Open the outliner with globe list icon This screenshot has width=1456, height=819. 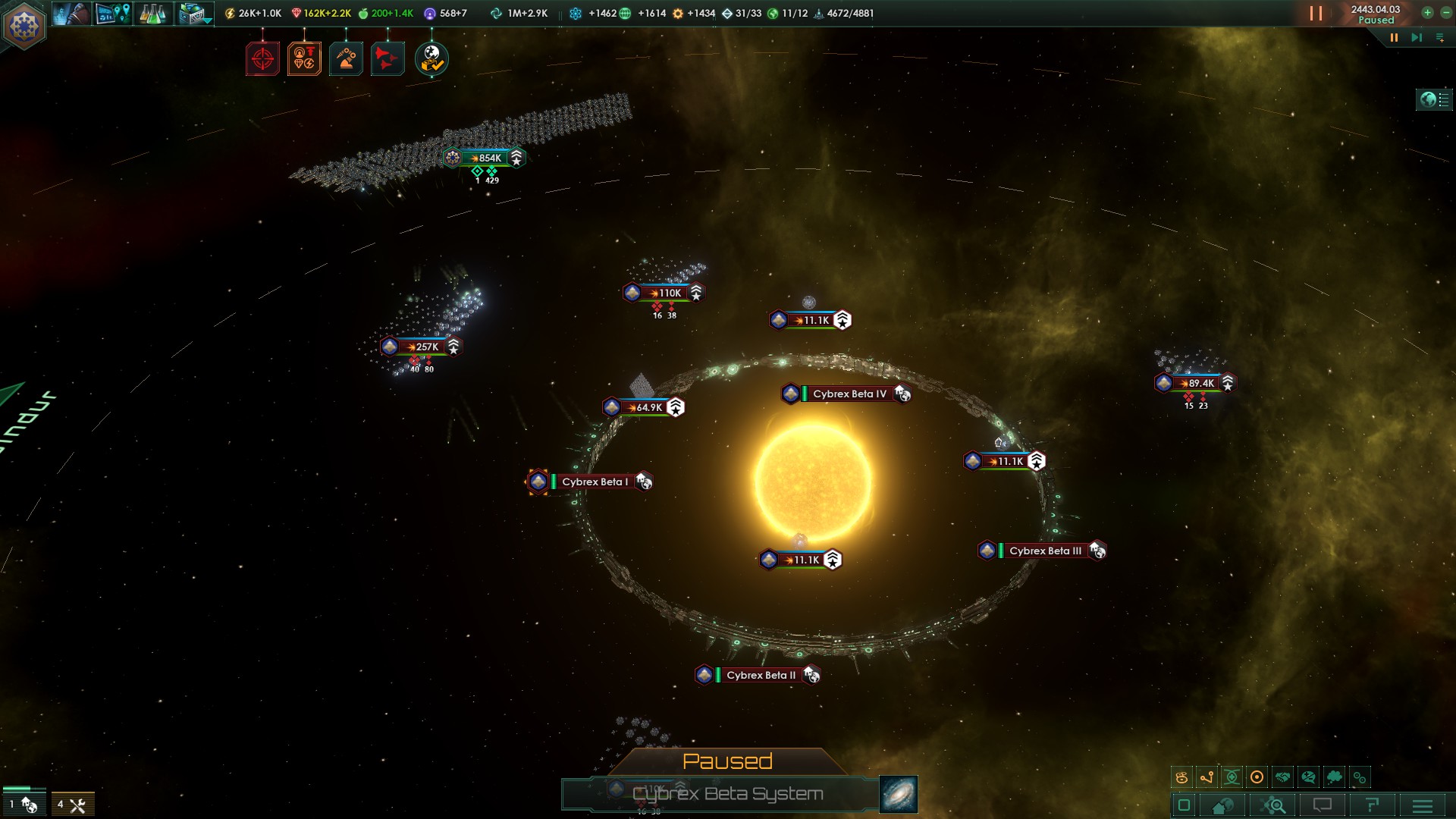pos(1433,99)
